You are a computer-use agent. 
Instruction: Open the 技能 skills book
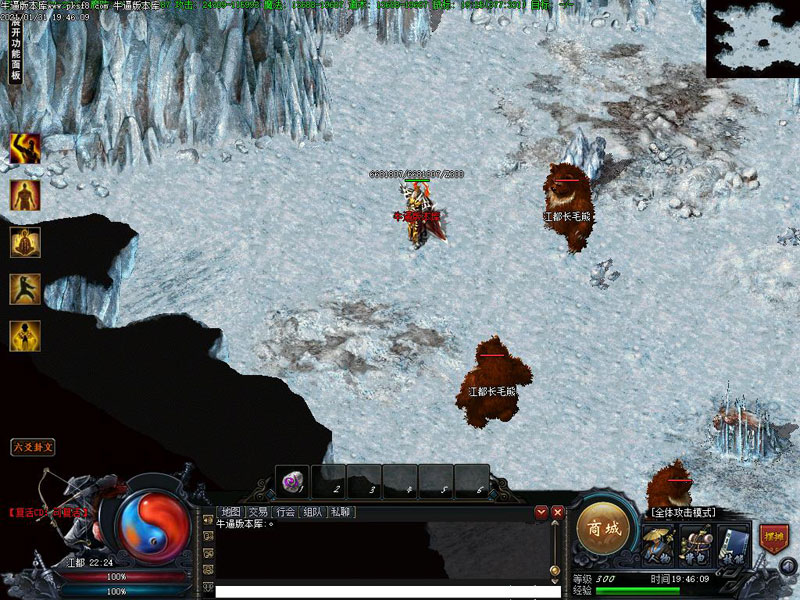pos(733,546)
